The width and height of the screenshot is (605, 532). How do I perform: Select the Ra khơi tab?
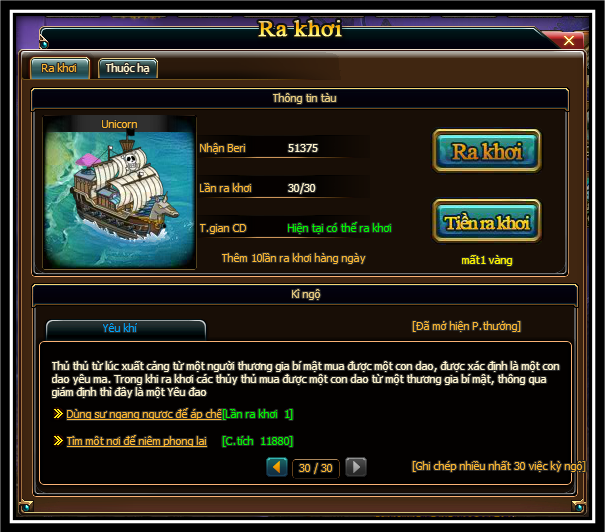pyautogui.click(x=60, y=68)
